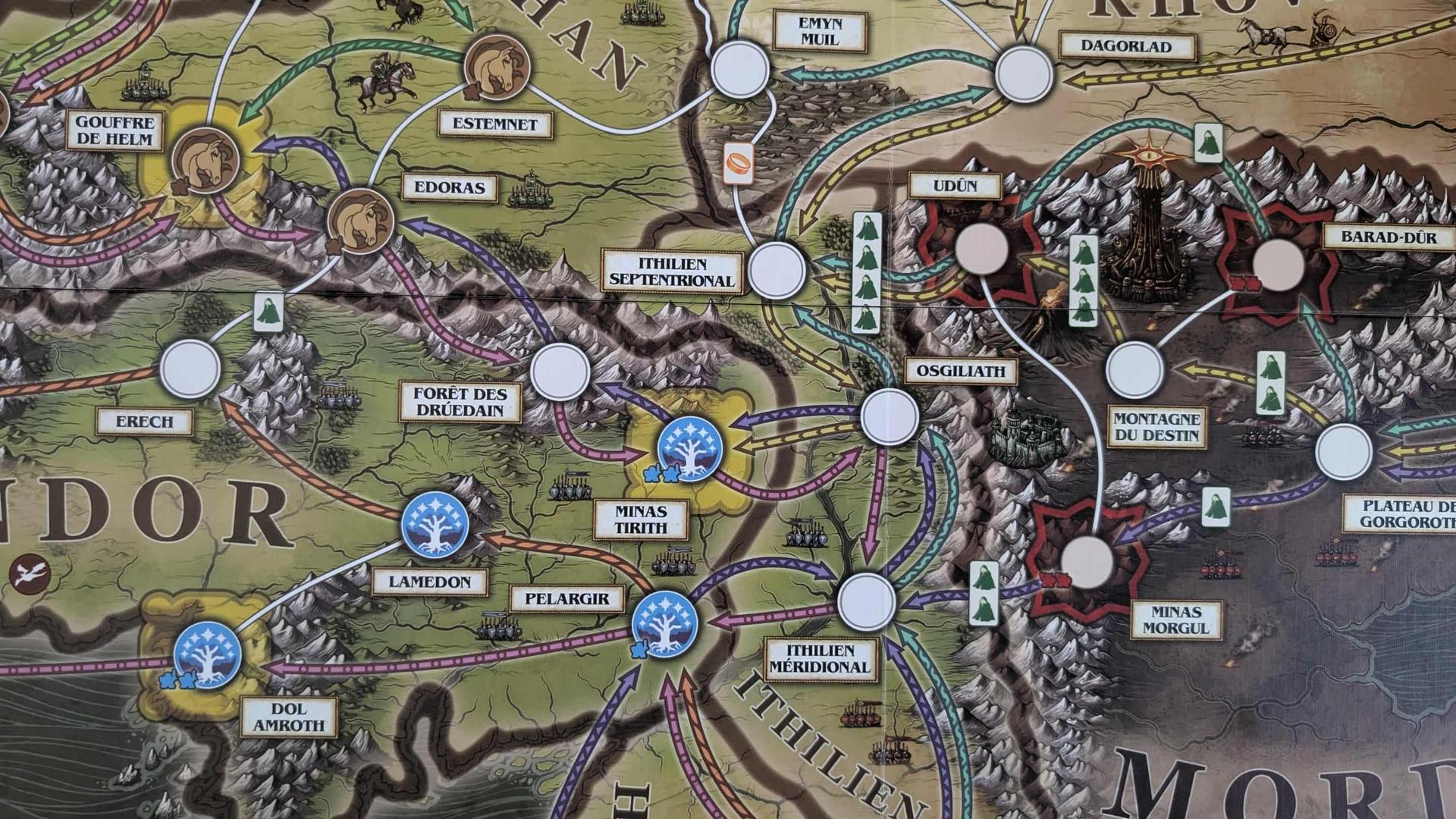Select the Emyn Muil location circle
The image size is (1456, 819).
(740, 70)
